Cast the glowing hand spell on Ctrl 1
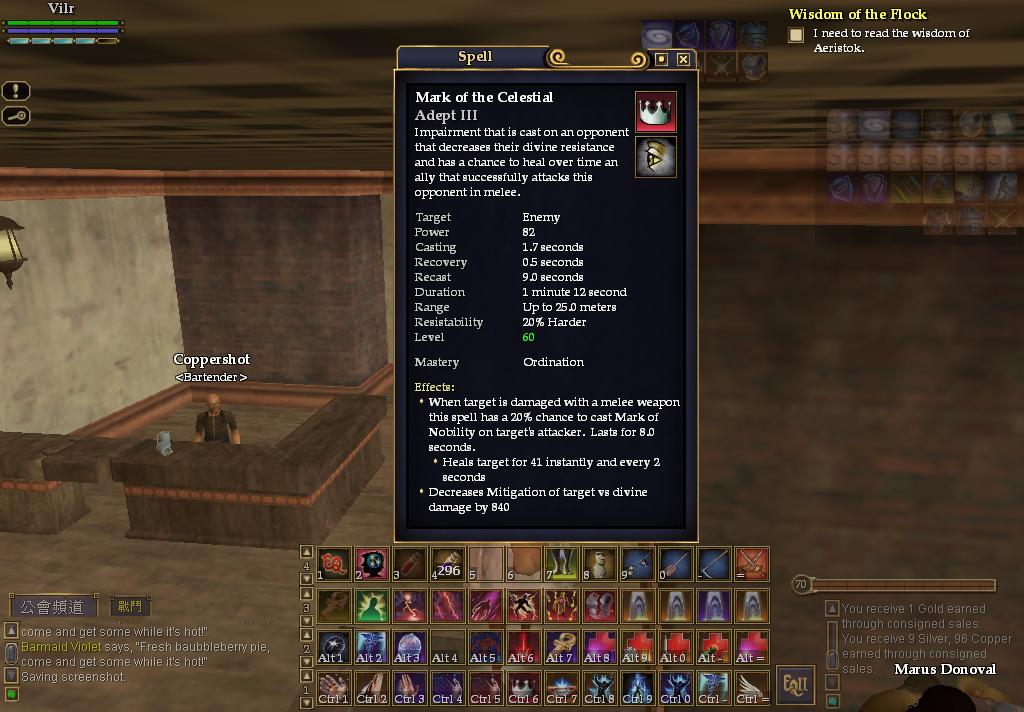Screen dimensions: 1024x712 coord(333,686)
